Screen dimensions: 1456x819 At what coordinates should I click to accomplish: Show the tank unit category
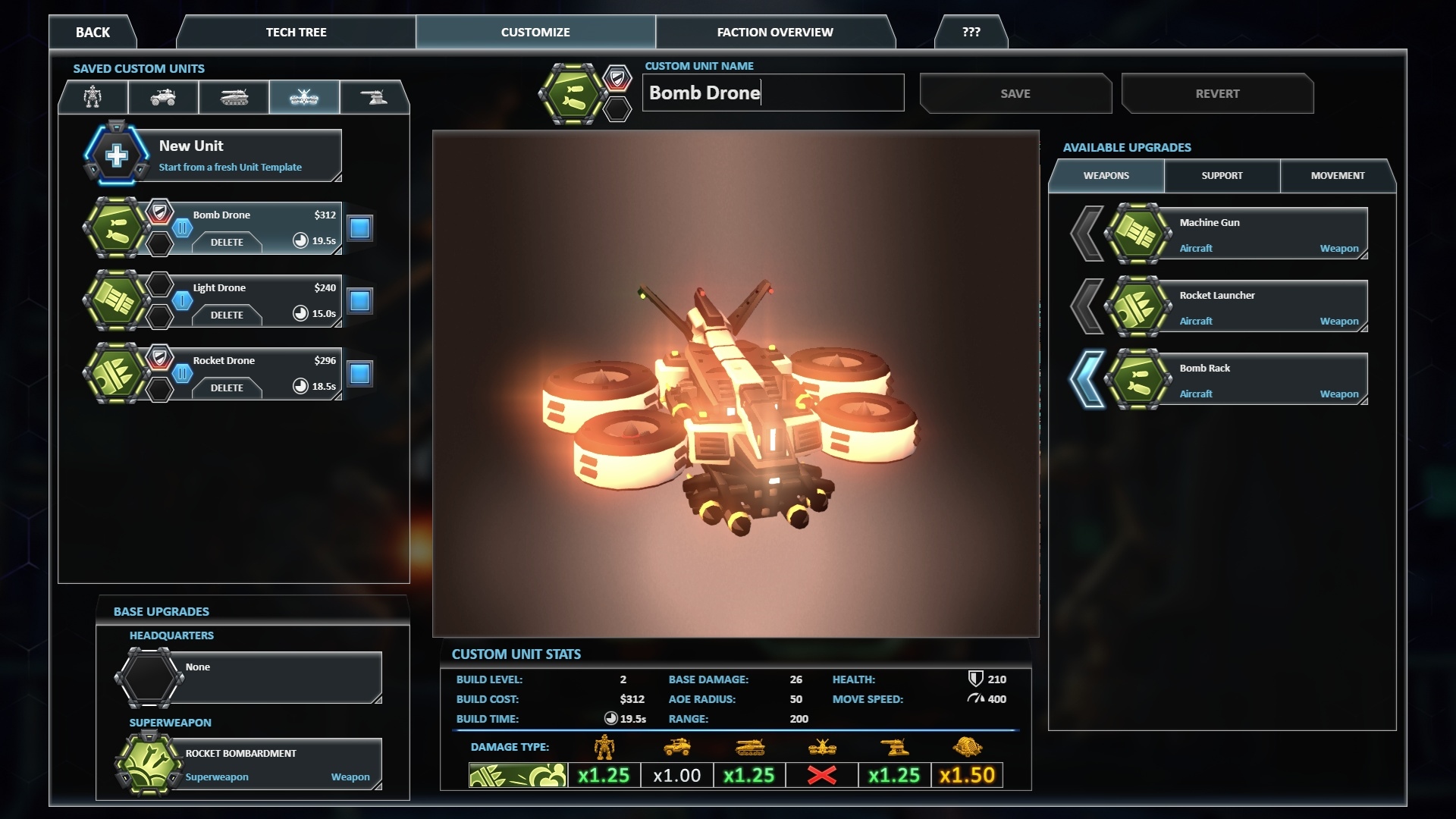point(234,97)
